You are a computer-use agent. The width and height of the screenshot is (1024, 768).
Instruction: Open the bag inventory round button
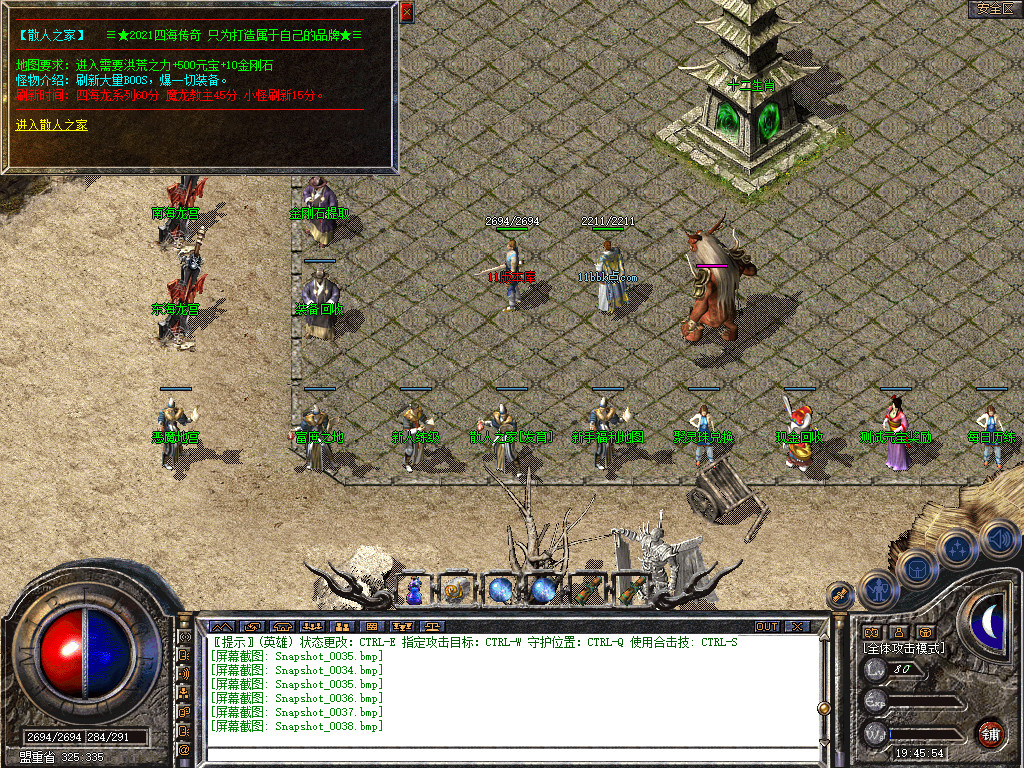tap(915, 569)
